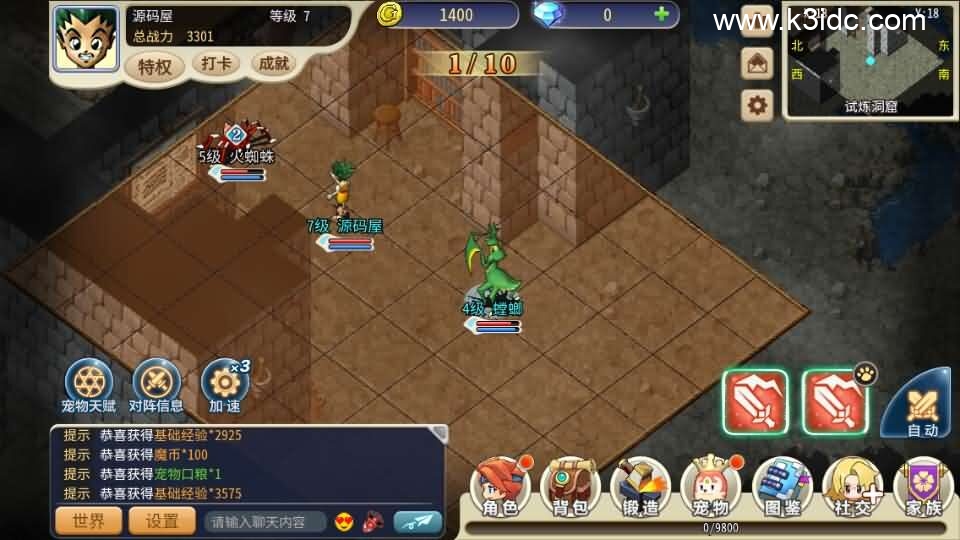This screenshot has height=540, width=960.
Task: Click the chat message input field
Action: pos(265,521)
